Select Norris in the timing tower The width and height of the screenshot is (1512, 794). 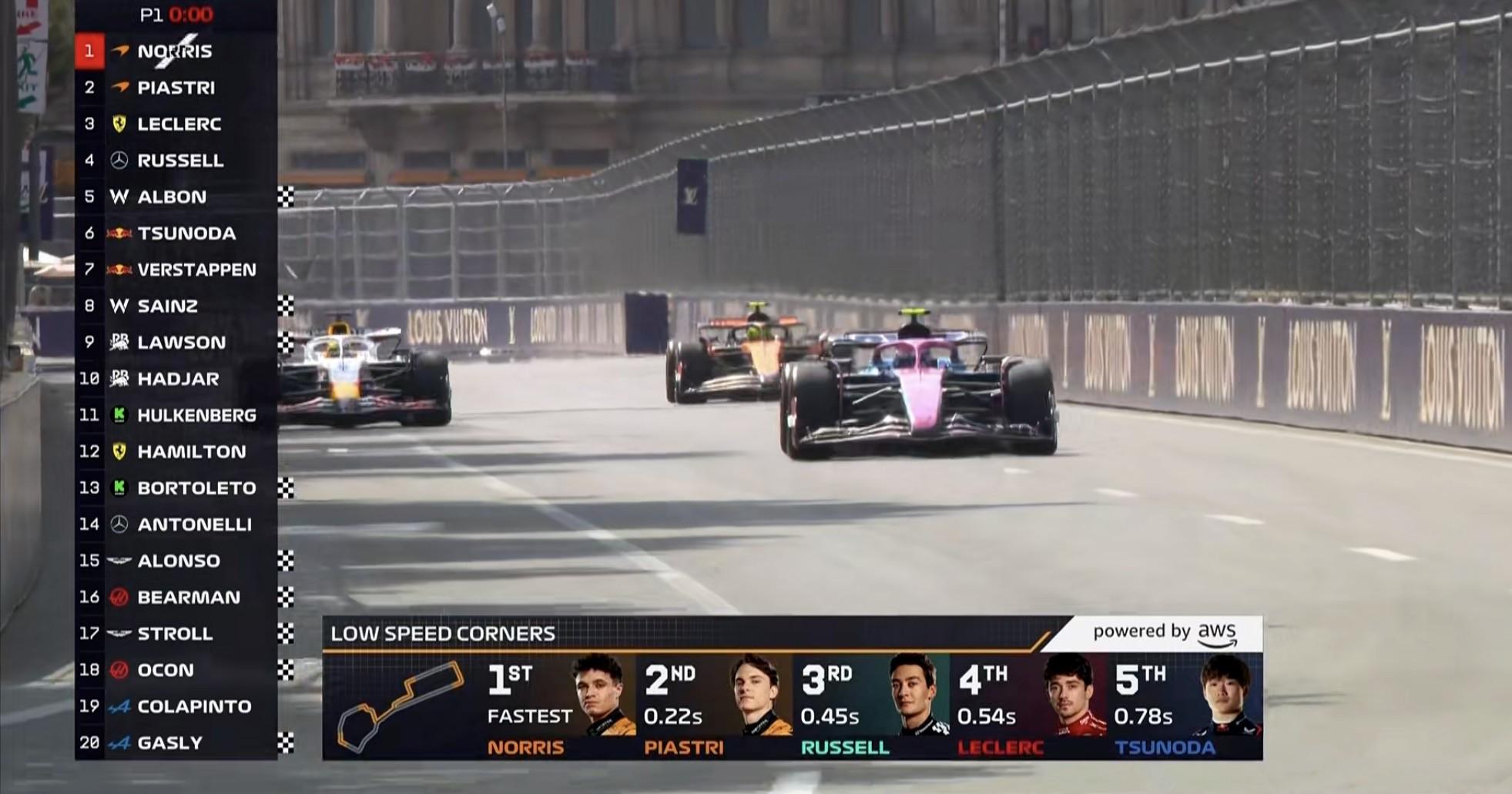tap(175, 52)
